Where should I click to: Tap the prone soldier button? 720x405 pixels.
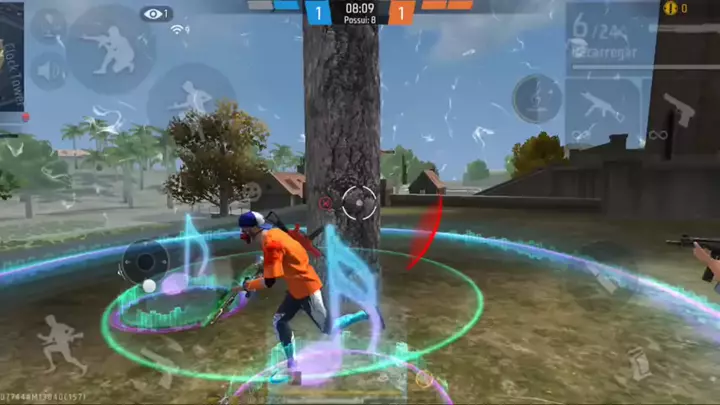click(x=191, y=100)
